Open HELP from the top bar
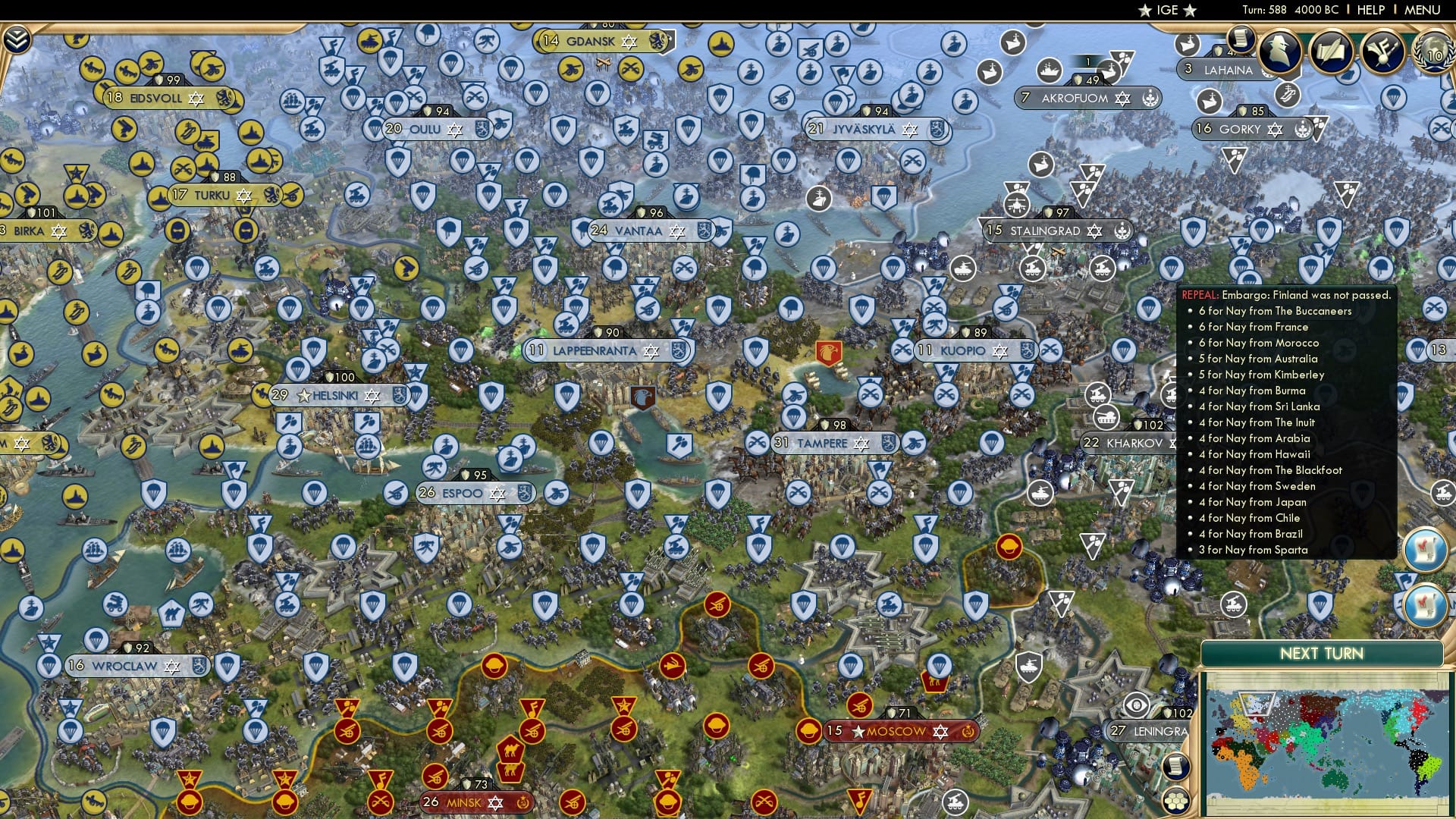This screenshot has width=1456, height=819. pyautogui.click(x=1370, y=10)
